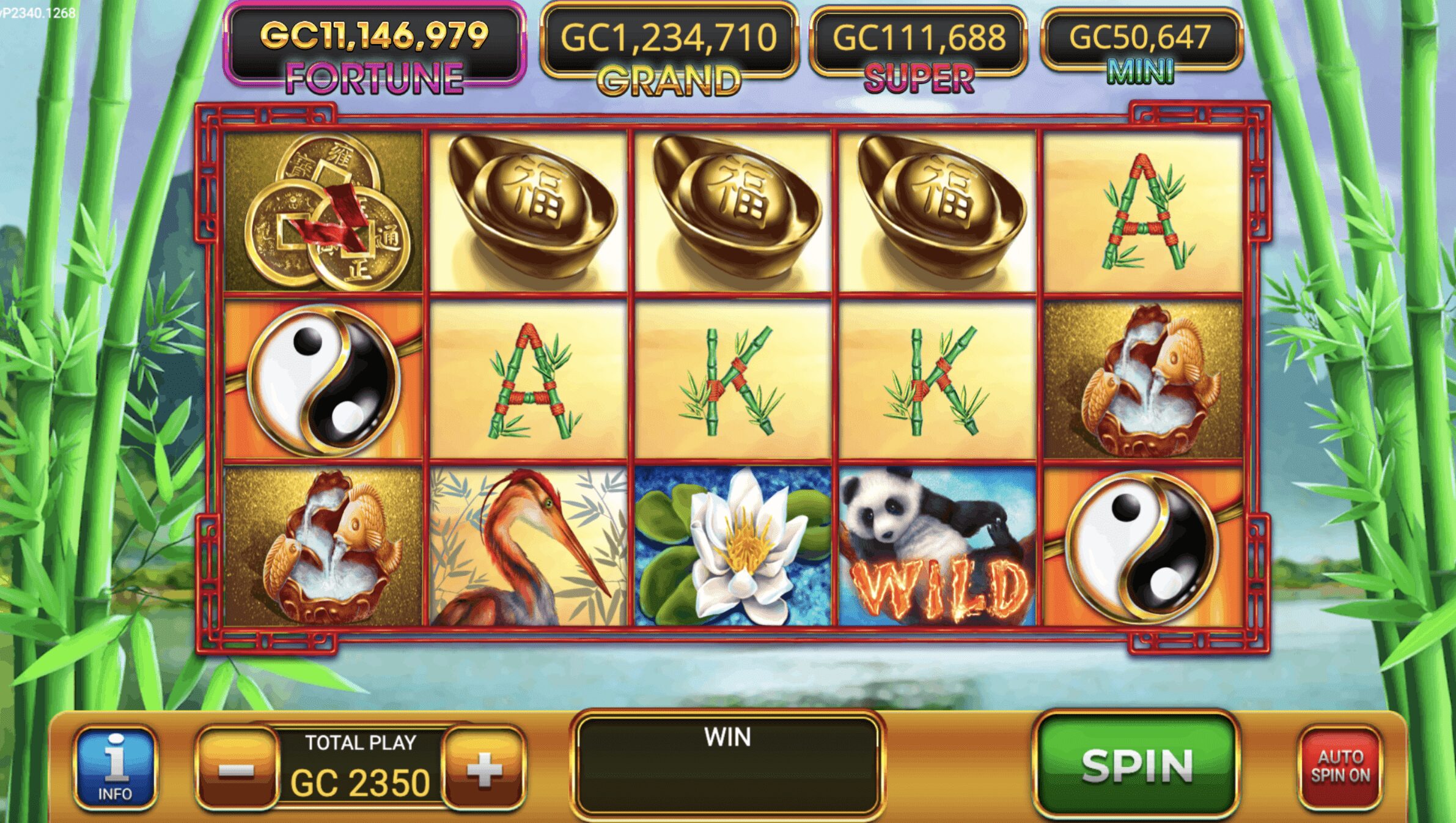1456x823 pixels.
Task: Toggle the red Auto Spin On button
Action: (x=1340, y=767)
